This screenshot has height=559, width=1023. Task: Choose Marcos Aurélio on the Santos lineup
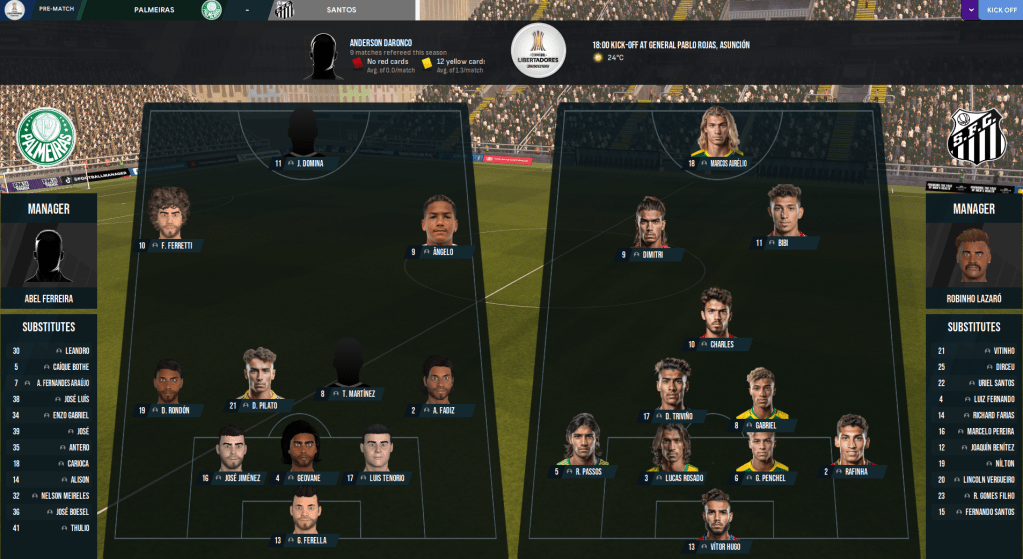(721, 162)
